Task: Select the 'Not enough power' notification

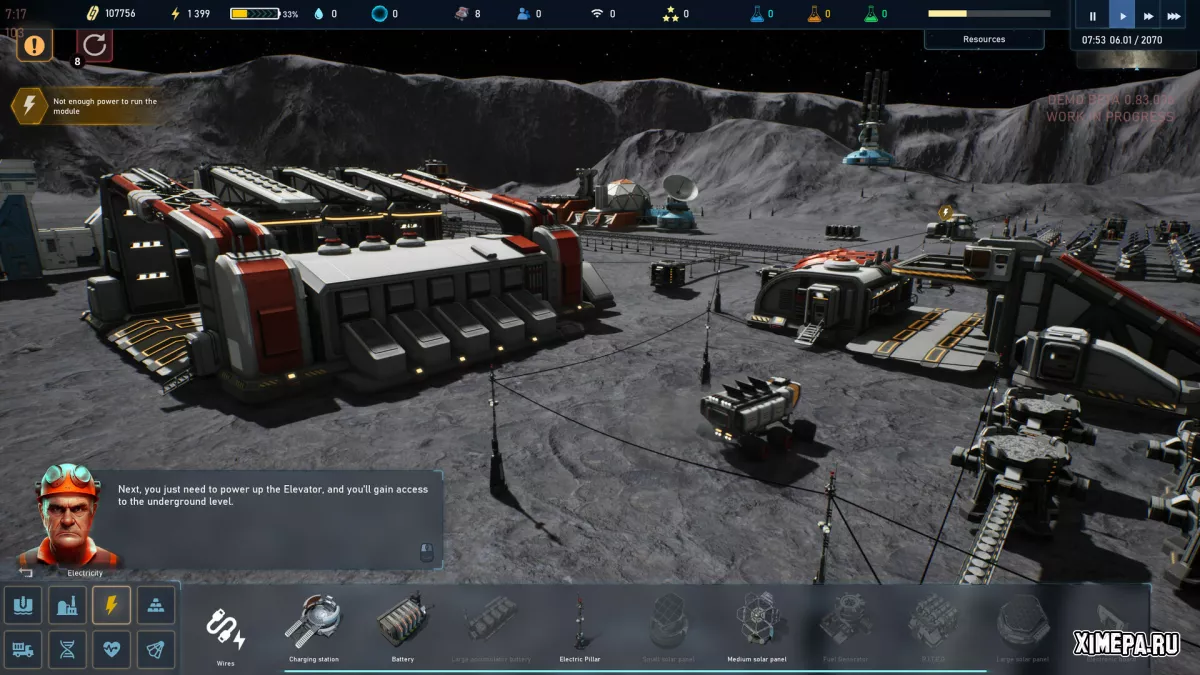Action: 90,106
